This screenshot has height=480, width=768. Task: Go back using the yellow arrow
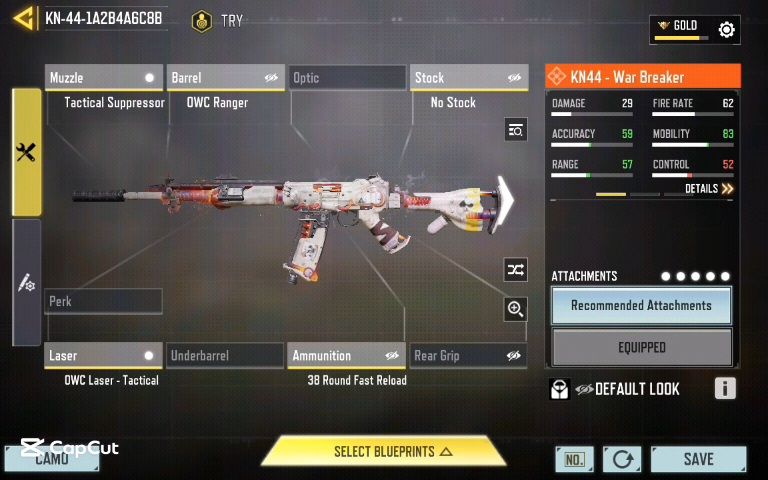point(22,18)
